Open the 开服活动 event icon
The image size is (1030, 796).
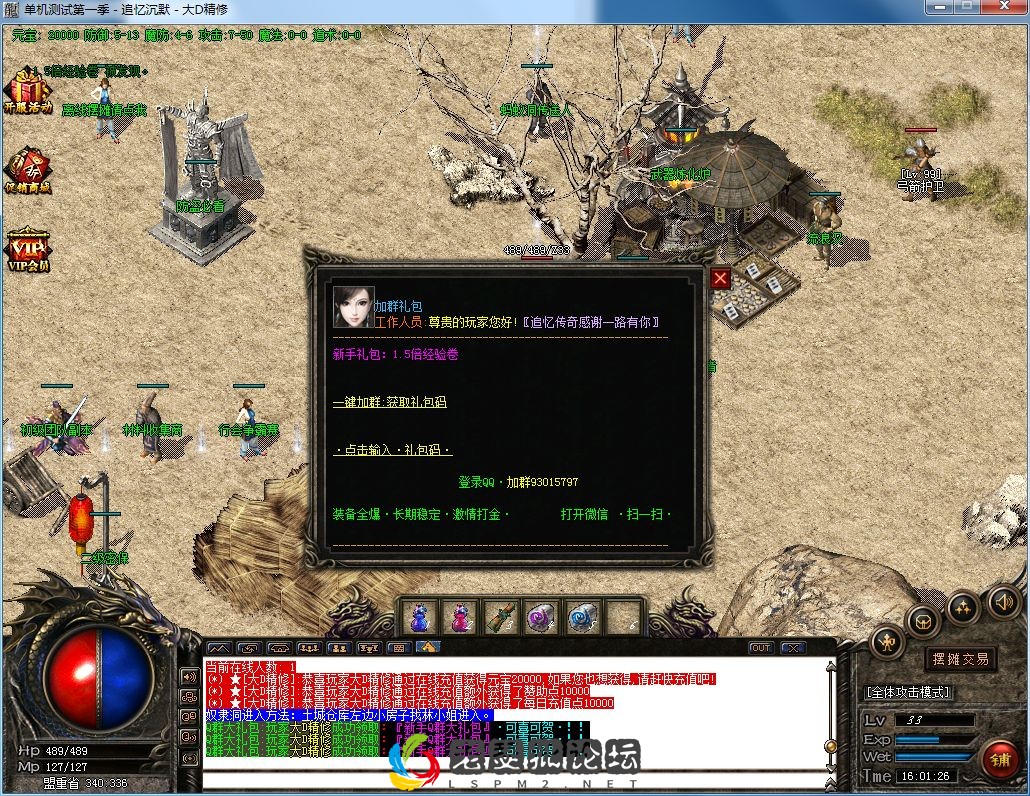(27, 90)
